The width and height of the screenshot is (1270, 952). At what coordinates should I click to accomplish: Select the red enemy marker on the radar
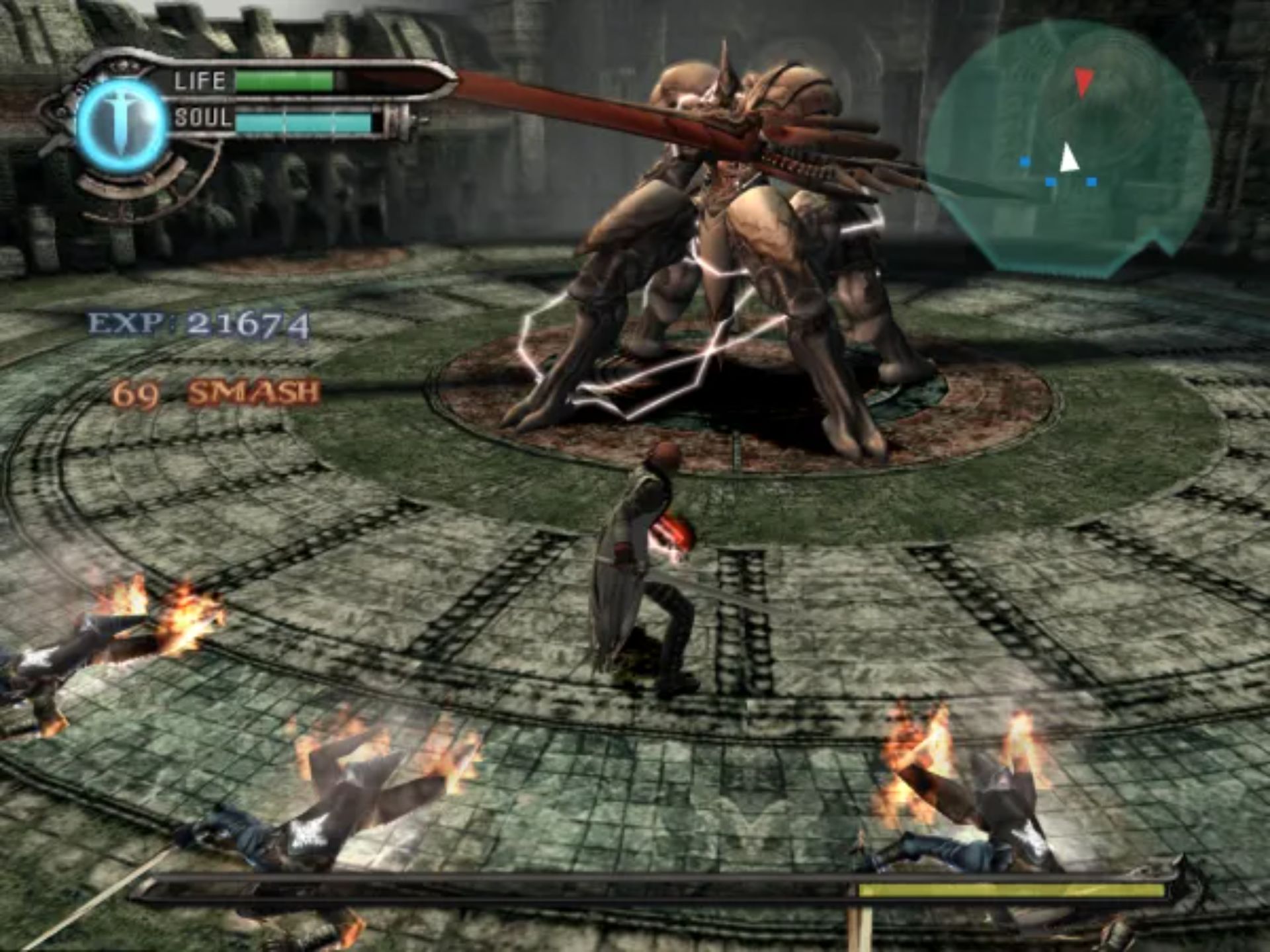click(1083, 82)
